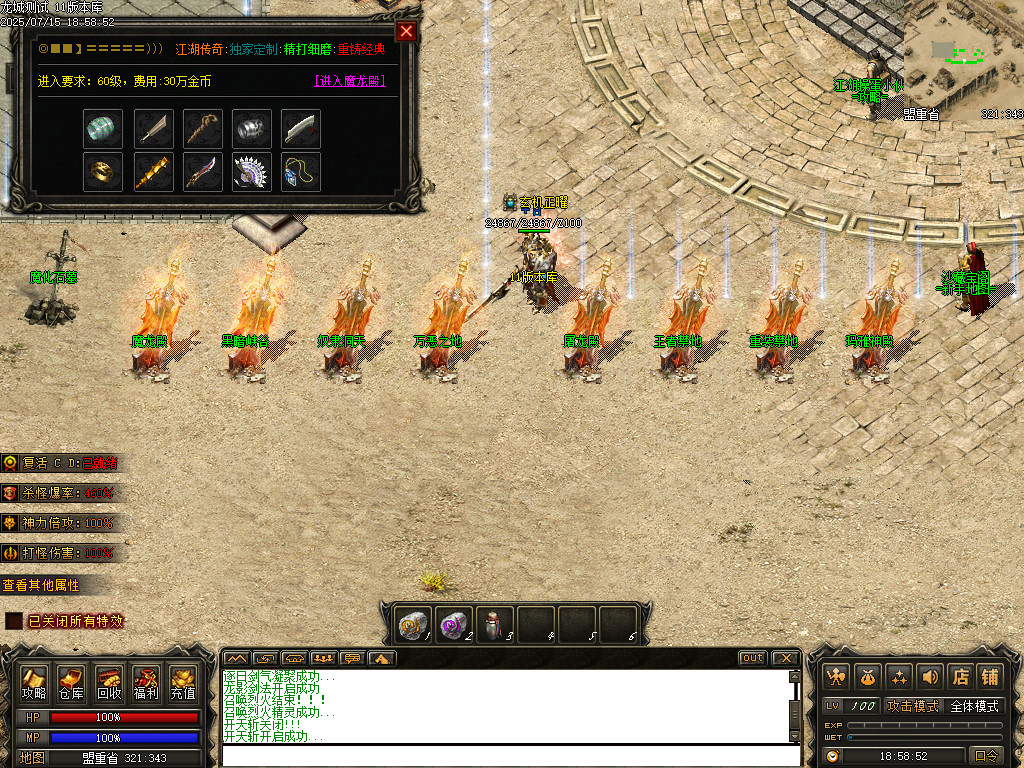Open the 攻略 guide menu

point(34,682)
